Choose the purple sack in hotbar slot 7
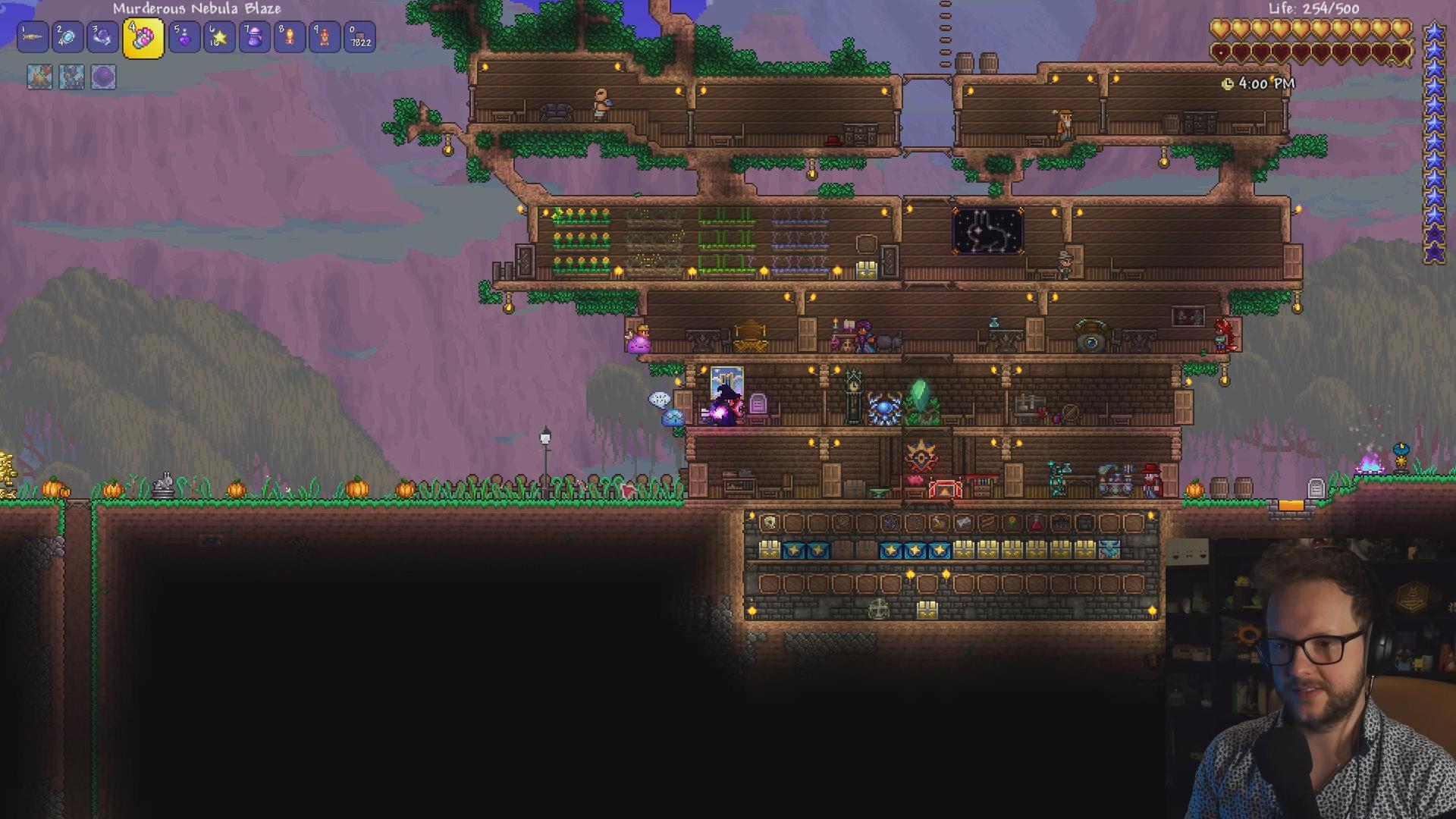 (255, 37)
